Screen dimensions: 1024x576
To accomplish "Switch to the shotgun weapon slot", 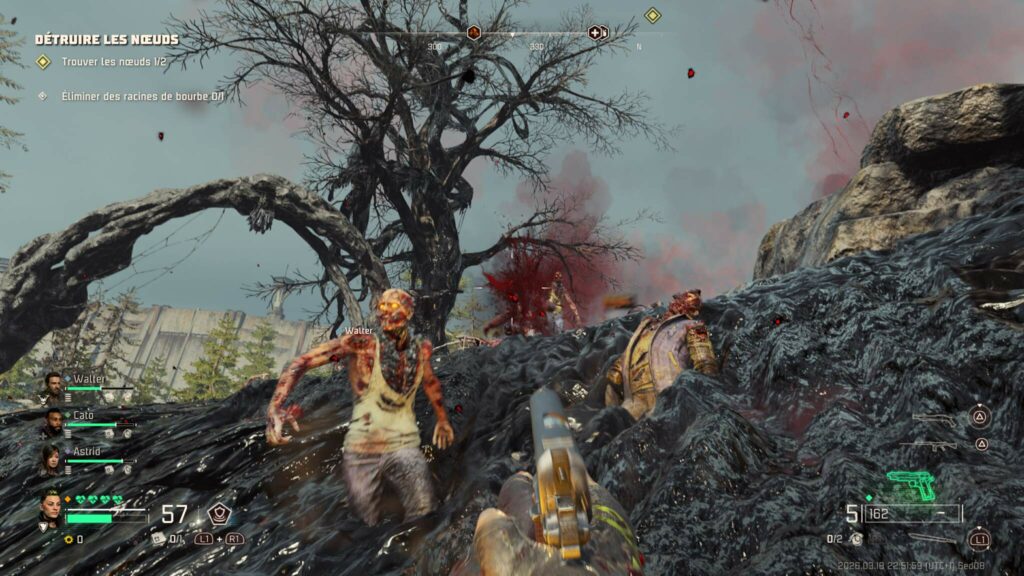I will [932, 418].
